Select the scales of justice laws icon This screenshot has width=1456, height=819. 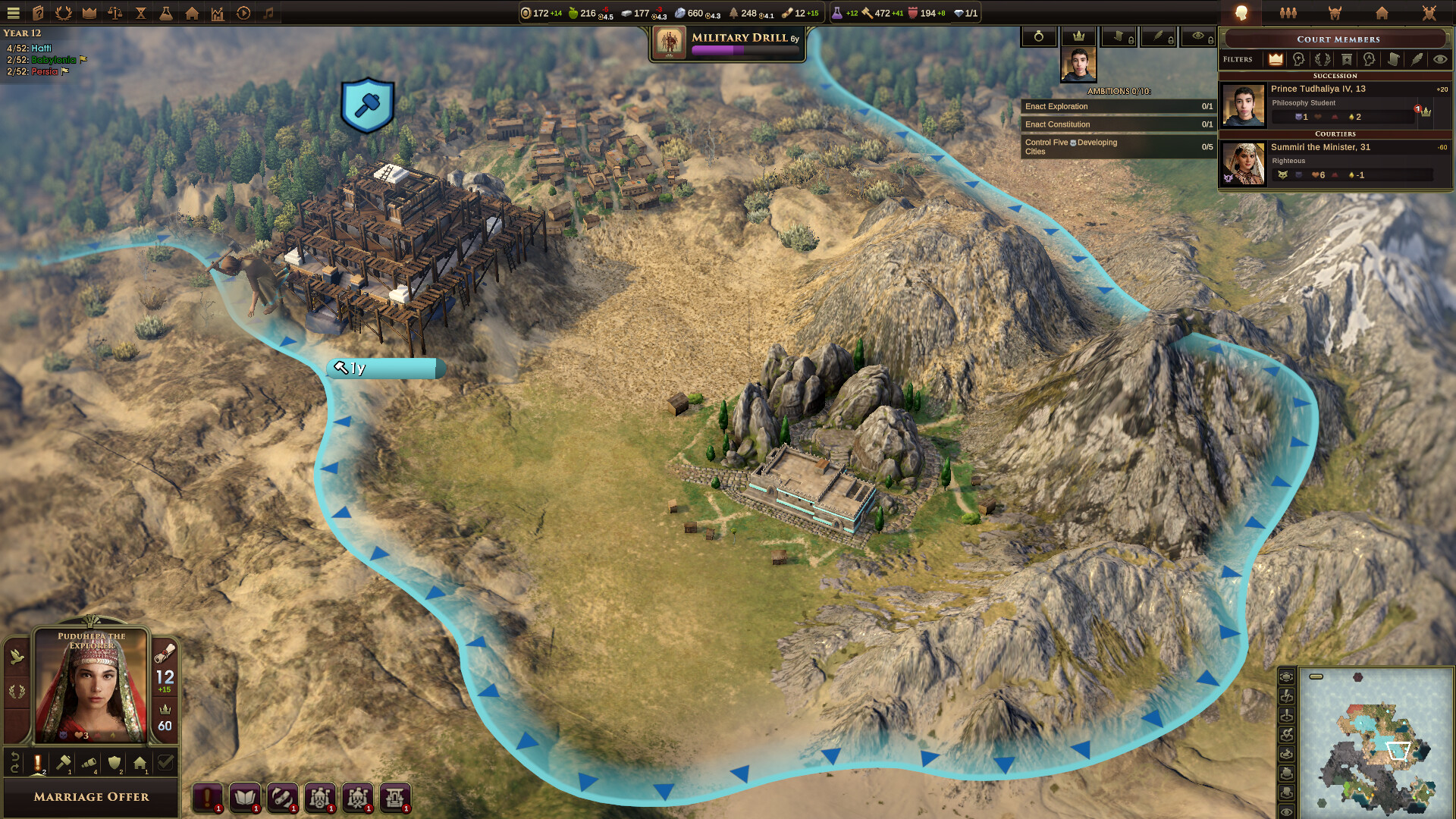(116, 13)
